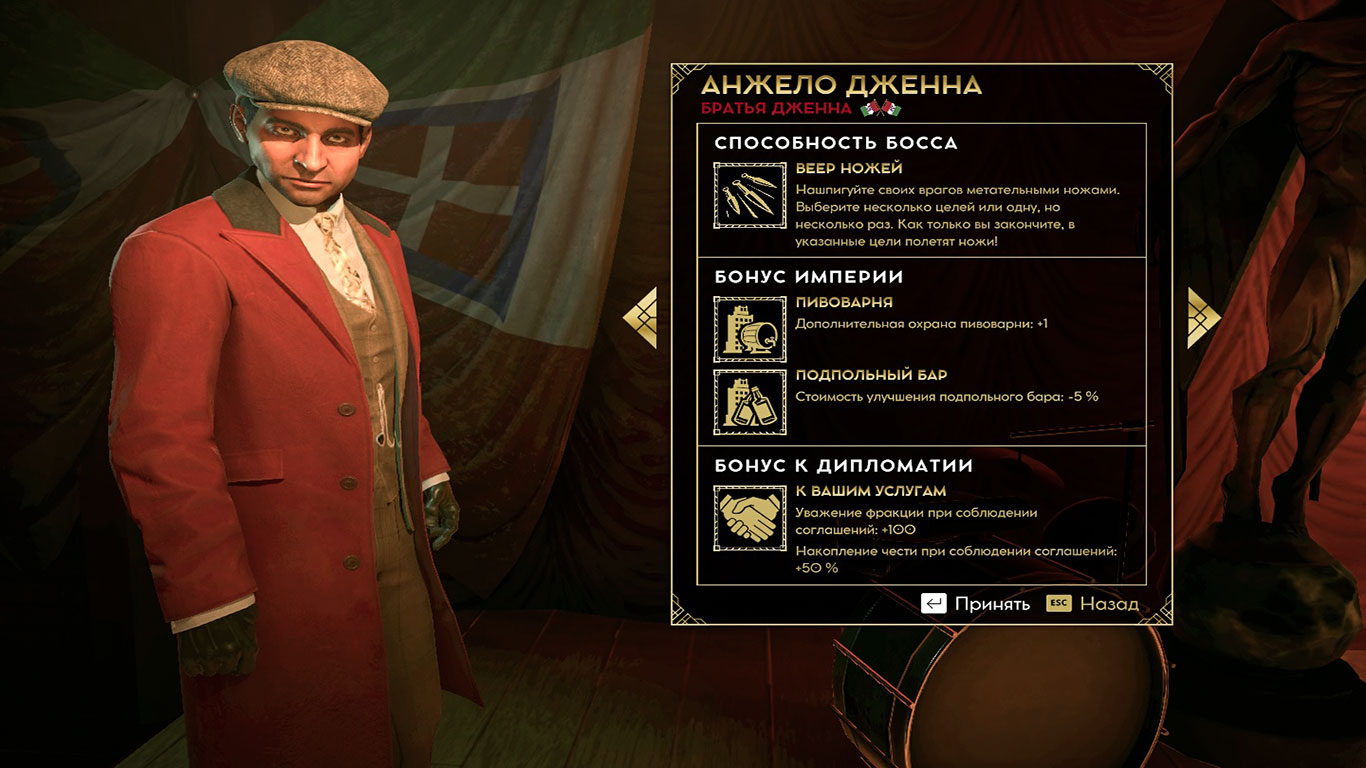The height and width of the screenshot is (768, 1366).
Task: Show the next boss with right arrow
Action: [1204, 318]
